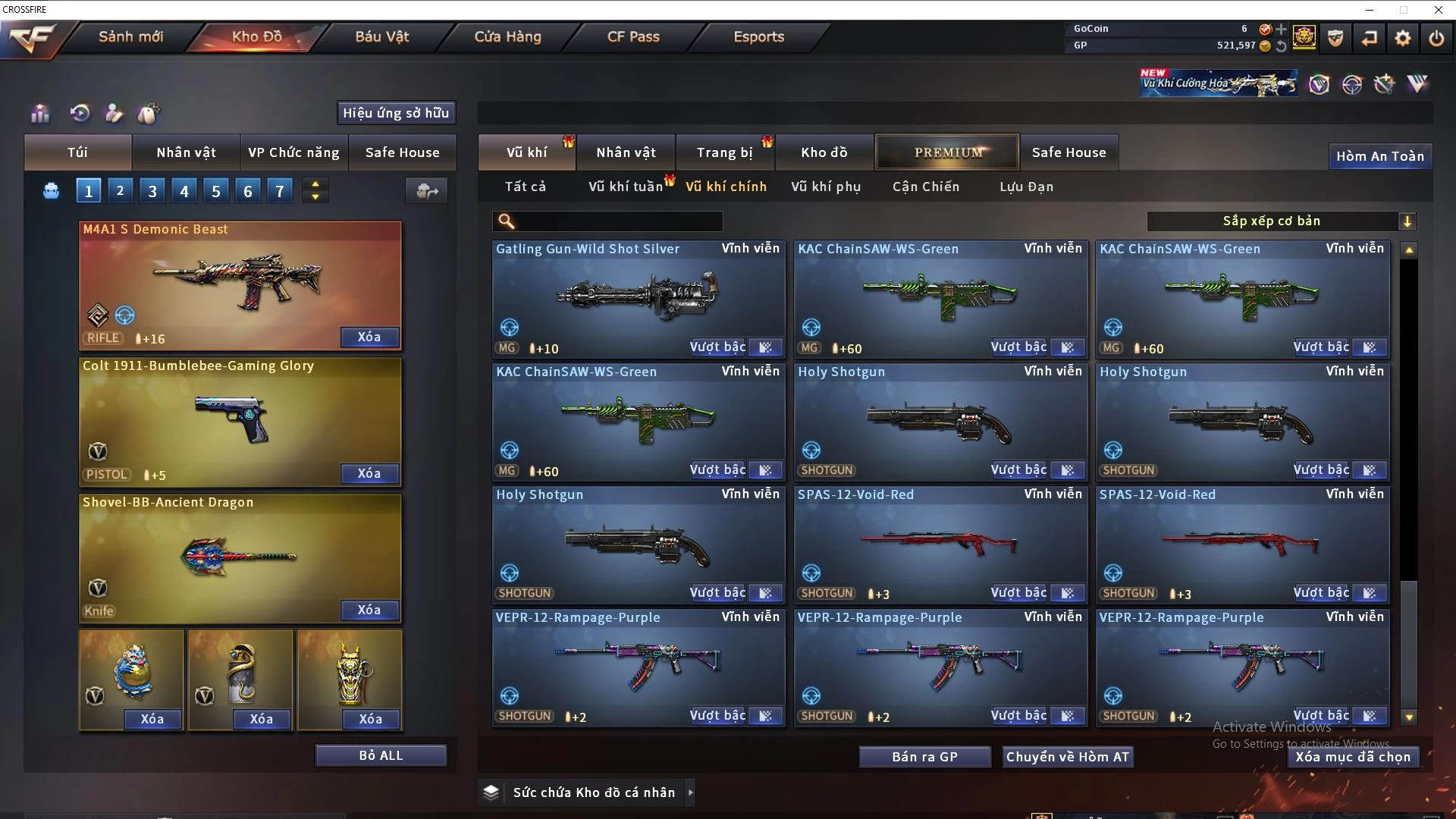Viewport: 1456px width, 819px height.
Task: Open the Cửa Hàng shop menu
Action: pos(507,36)
